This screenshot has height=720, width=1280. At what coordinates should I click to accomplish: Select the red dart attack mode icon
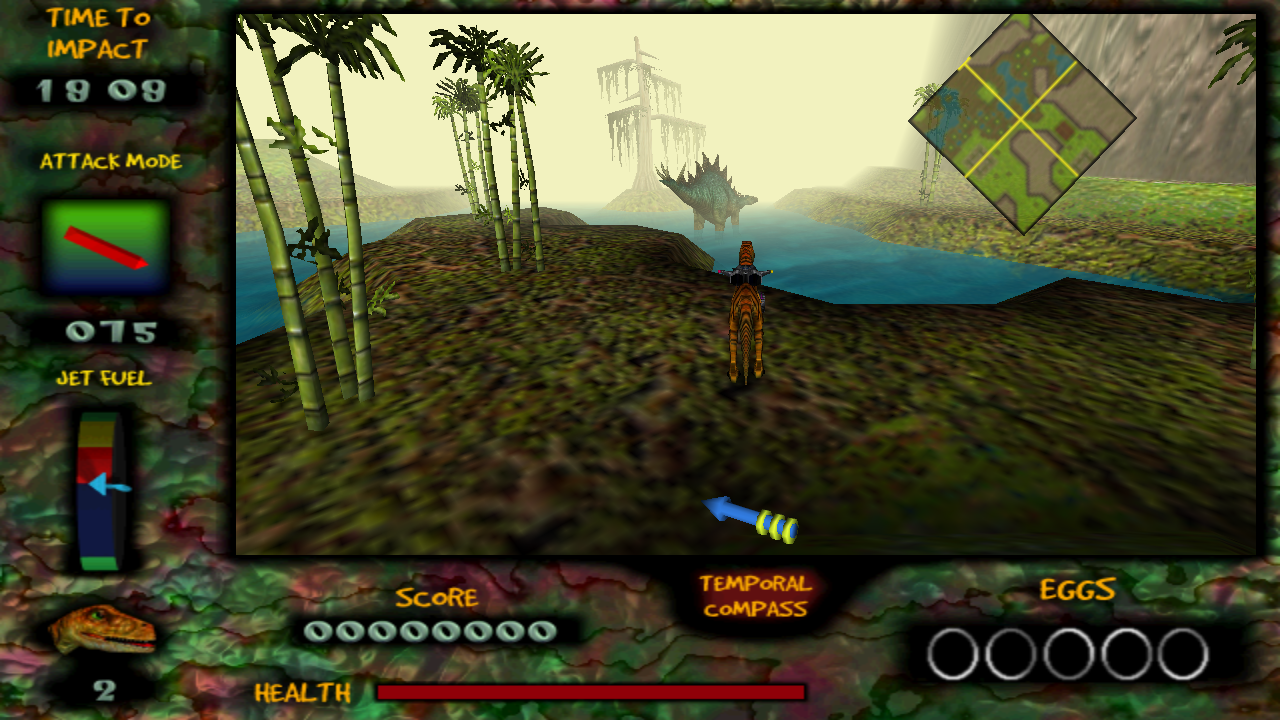tap(105, 247)
